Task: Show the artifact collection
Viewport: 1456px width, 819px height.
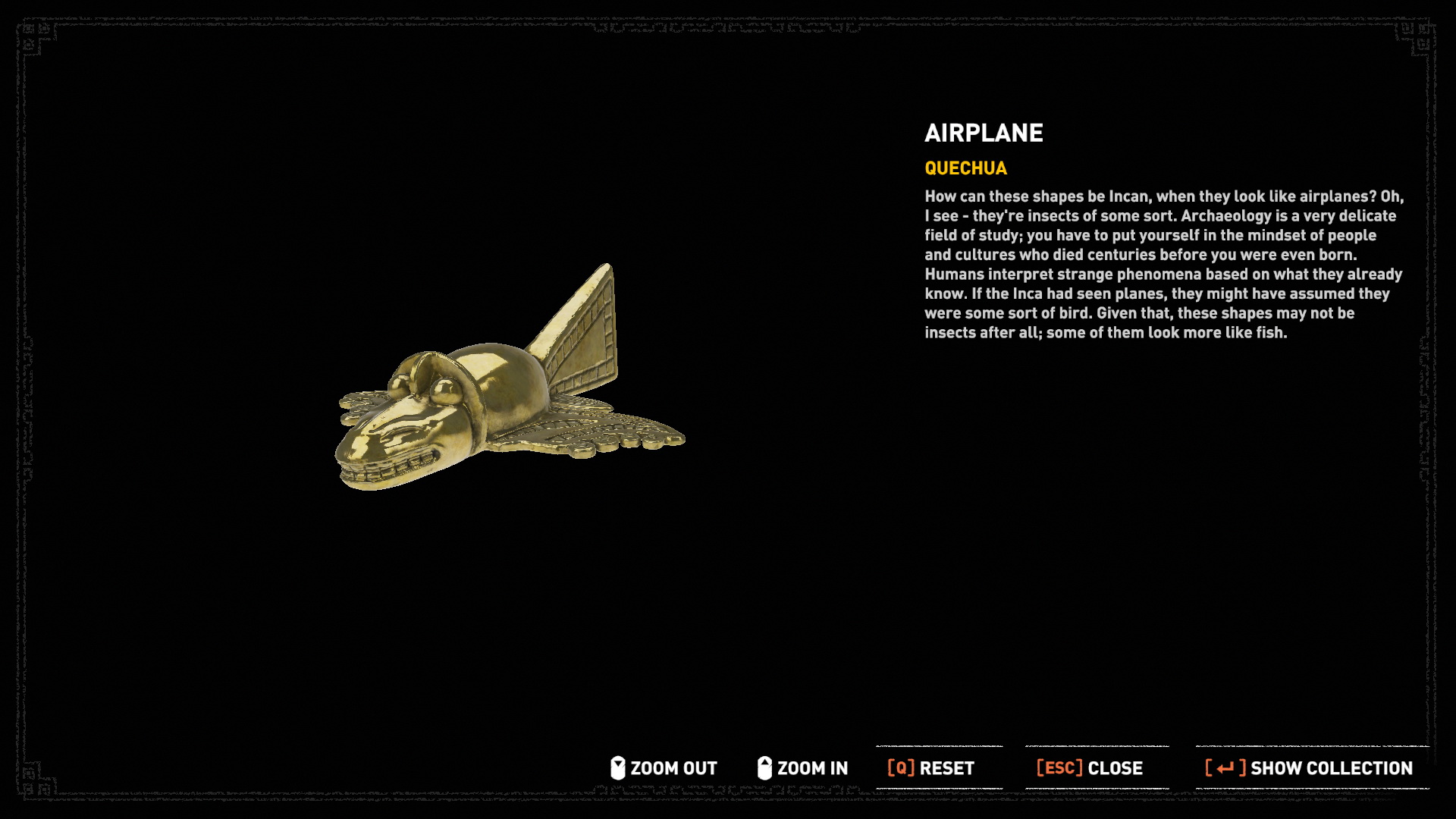Action: click(1309, 768)
